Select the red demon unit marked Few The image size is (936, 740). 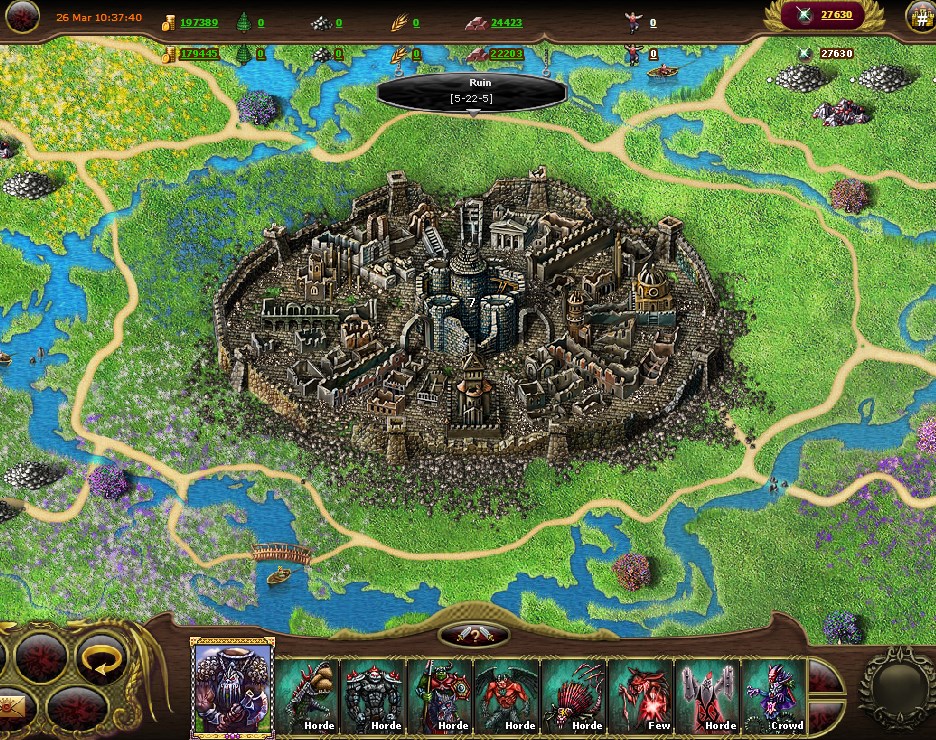[641, 694]
